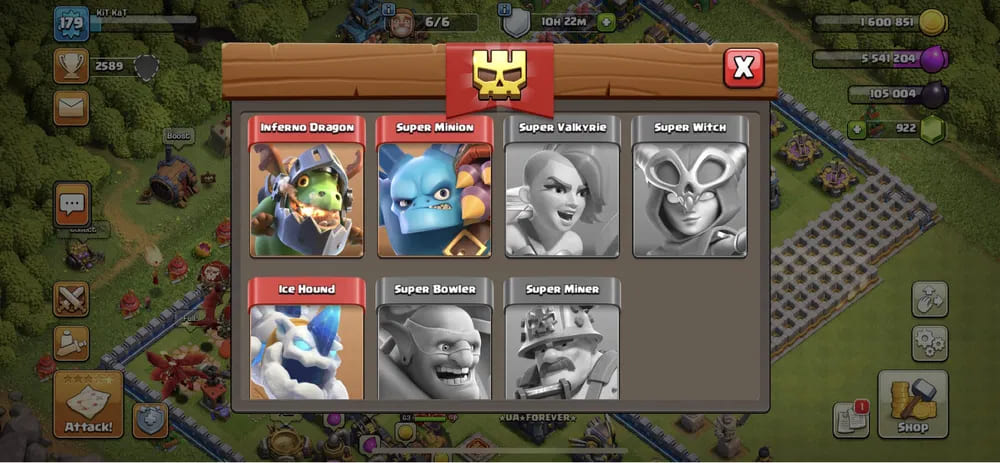1000x463 pixels.
Task: Open the player level 179 profile badge
Action: pyautogui.click(x=71, y=22)
